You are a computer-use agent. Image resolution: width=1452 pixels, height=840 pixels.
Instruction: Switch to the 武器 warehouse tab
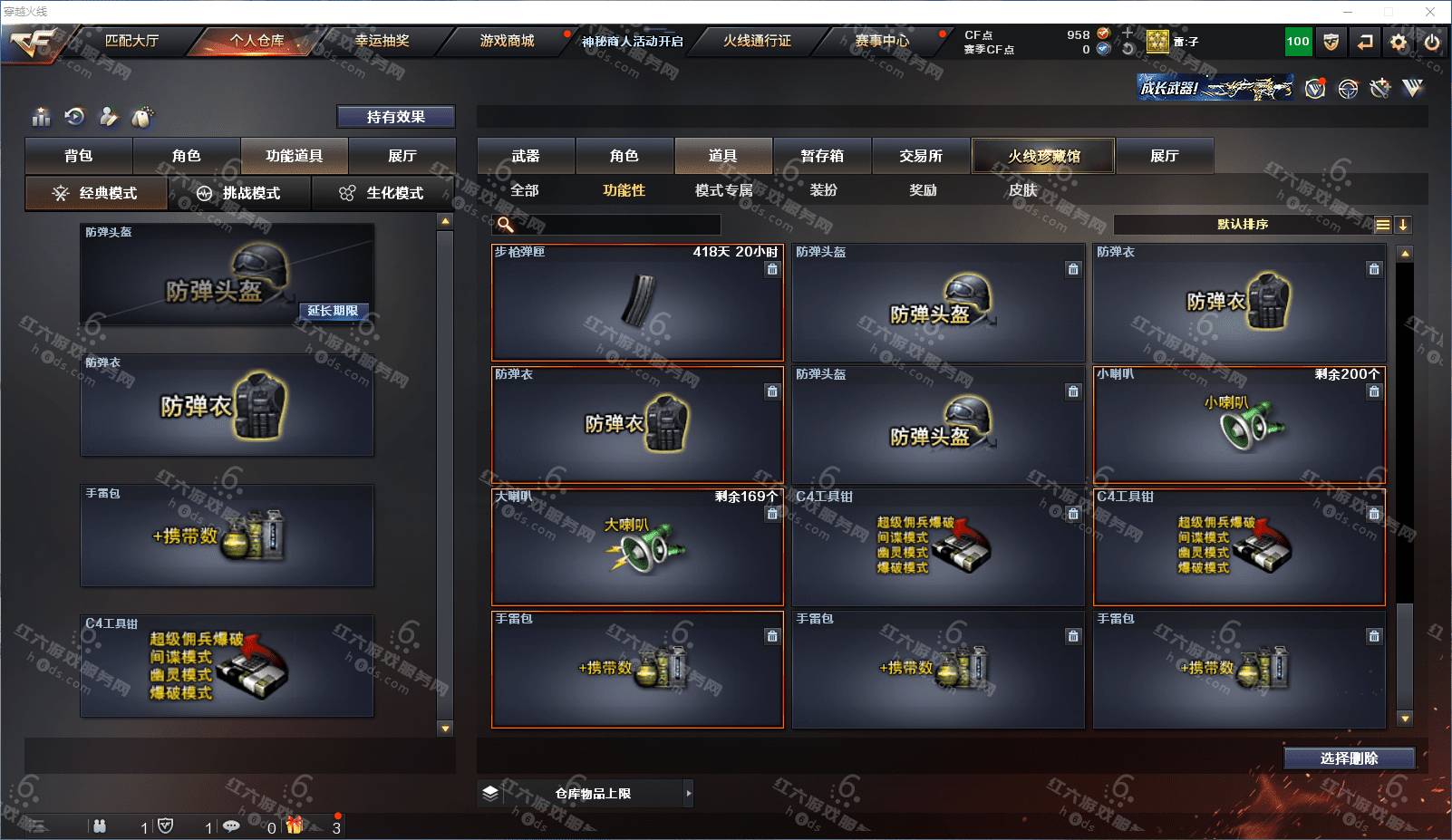(x=526, y=156)
